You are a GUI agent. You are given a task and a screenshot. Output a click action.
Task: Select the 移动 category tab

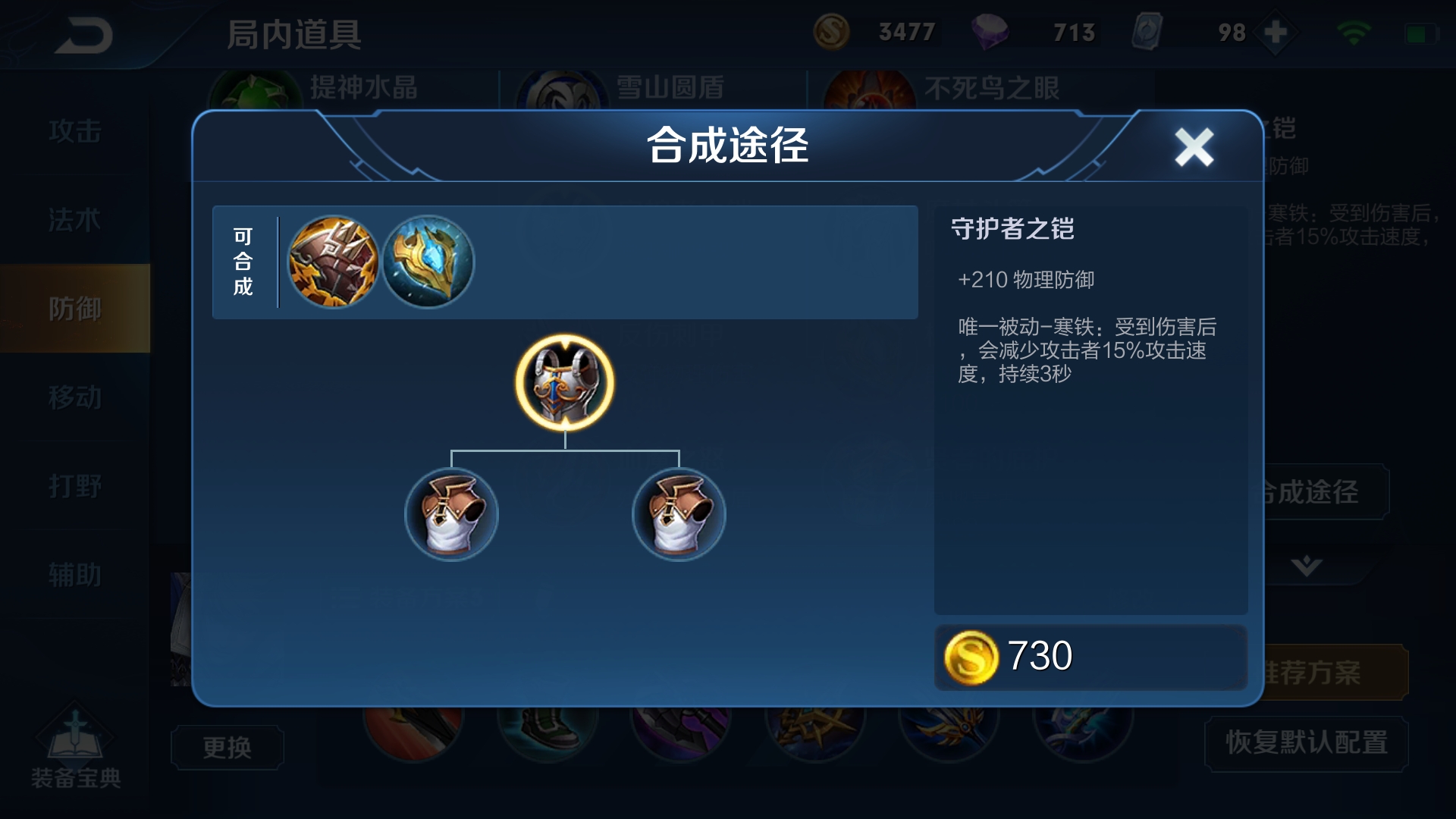pos(76,397)
